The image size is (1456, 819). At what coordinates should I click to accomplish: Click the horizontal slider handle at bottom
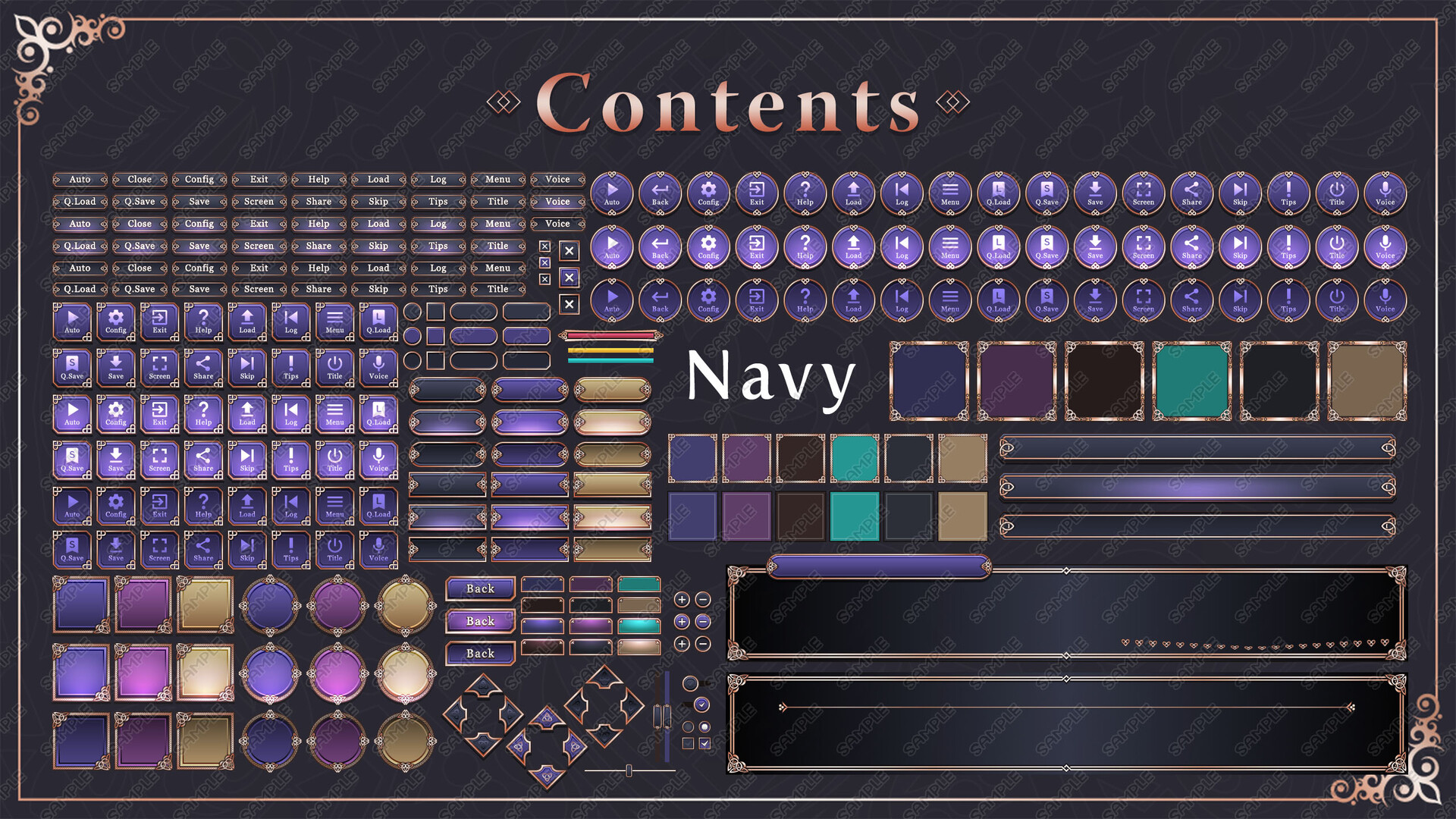pyautogui.click(x=629, y=770)
